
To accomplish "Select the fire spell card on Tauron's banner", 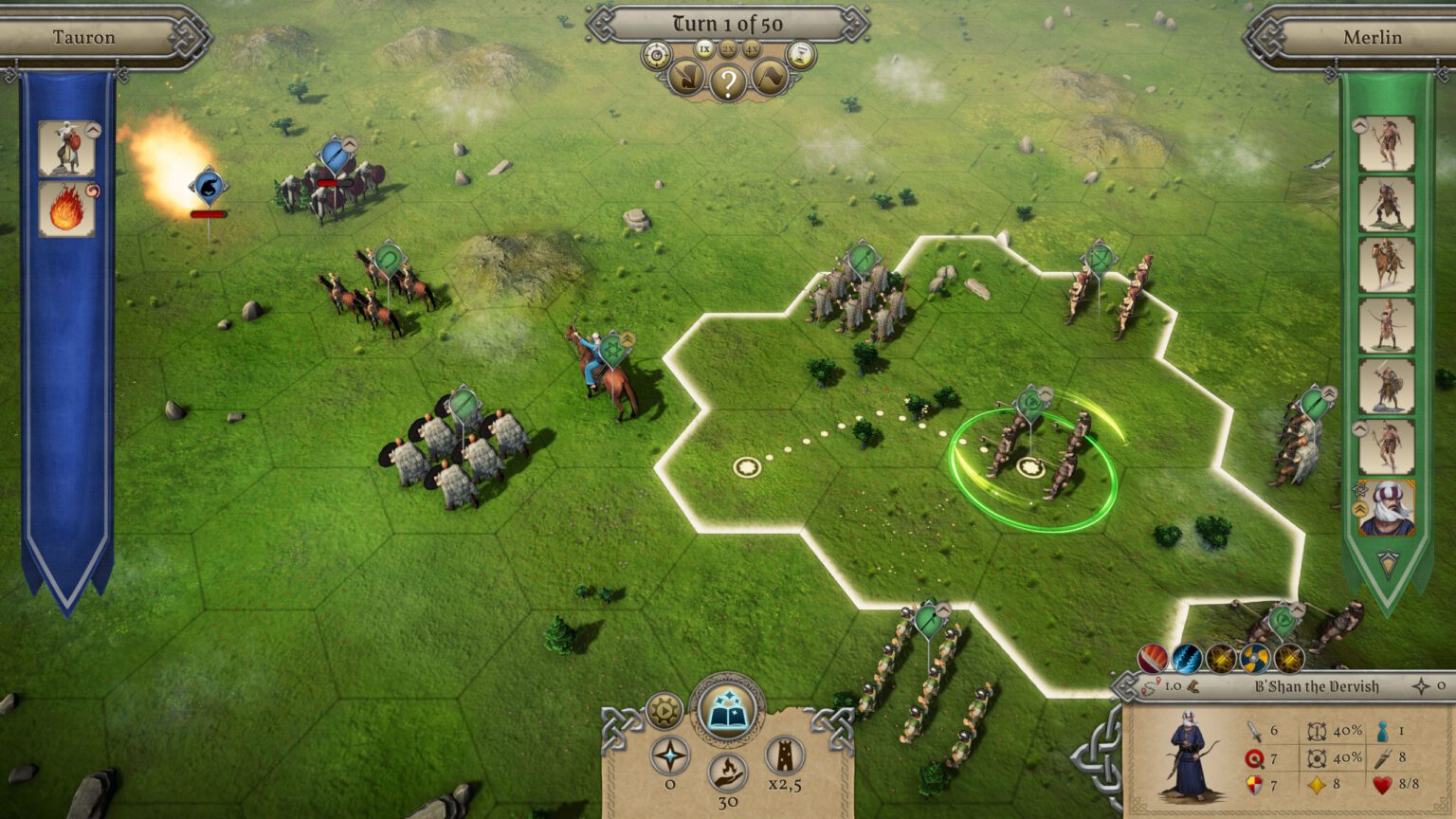I will click(65, 209).
